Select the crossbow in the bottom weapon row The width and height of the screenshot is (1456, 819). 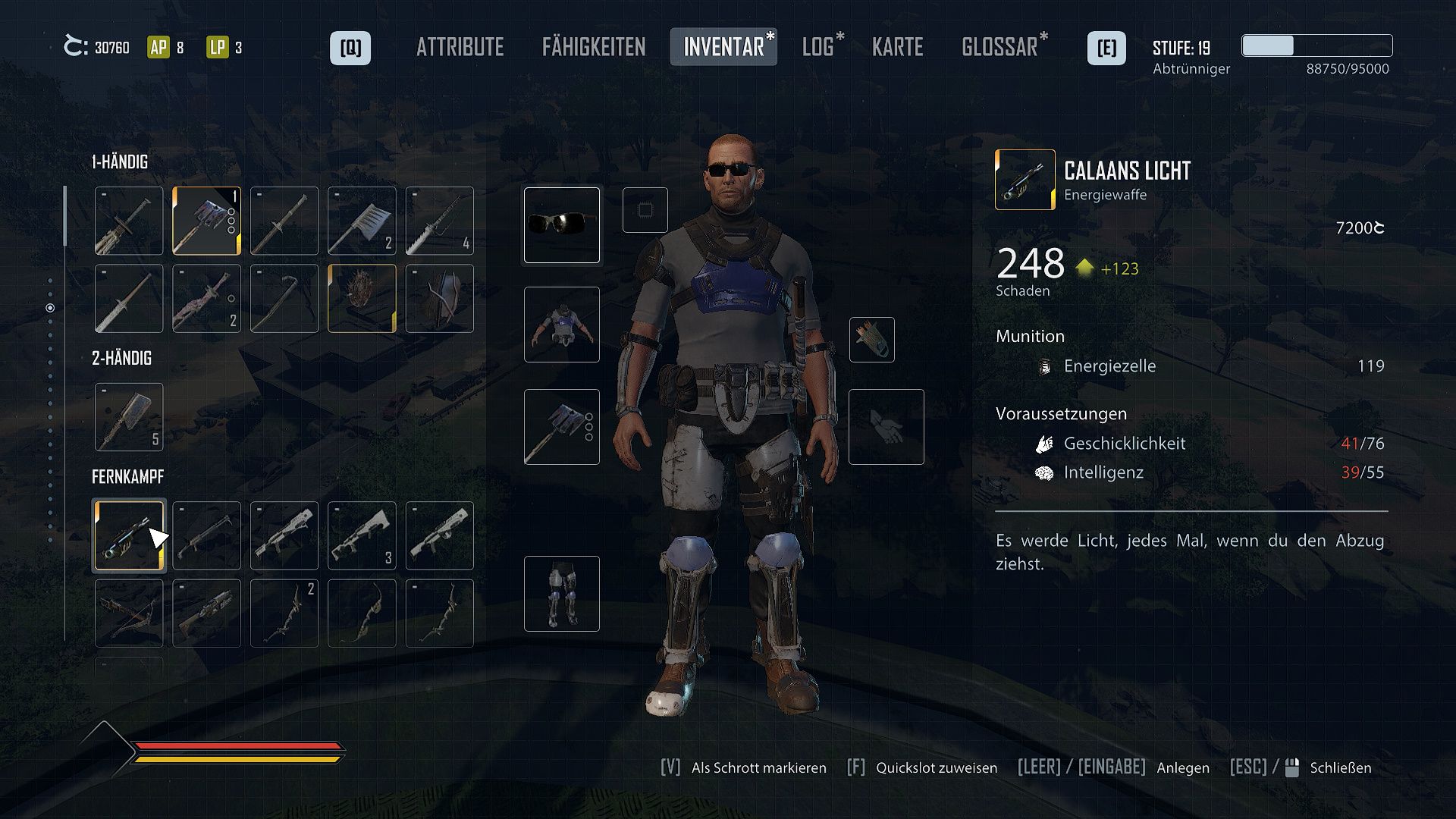tap(129, 613)
